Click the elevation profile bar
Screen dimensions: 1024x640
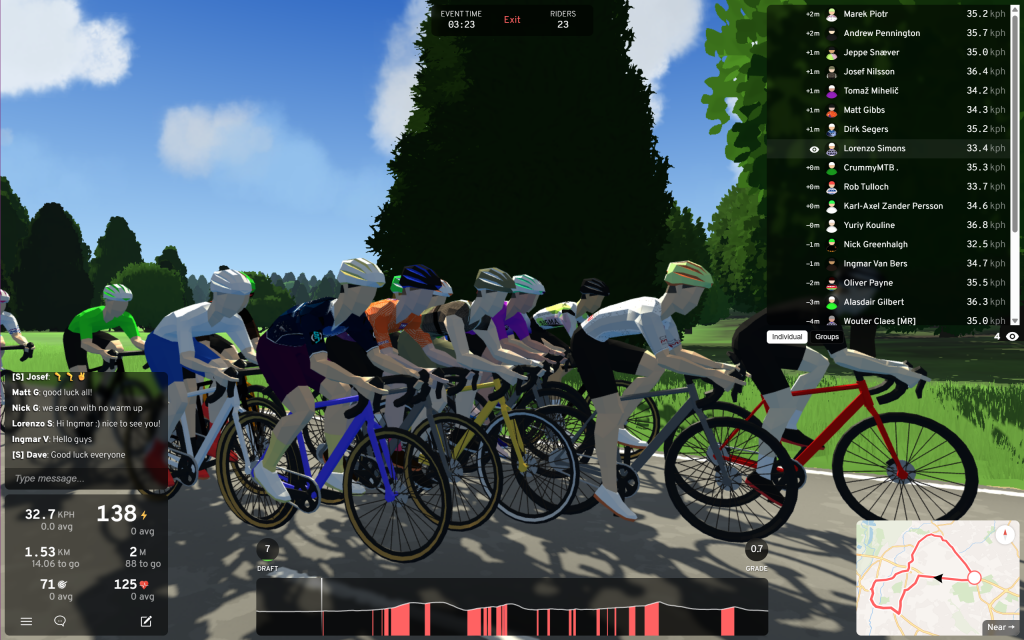click(x=510, y=607)
